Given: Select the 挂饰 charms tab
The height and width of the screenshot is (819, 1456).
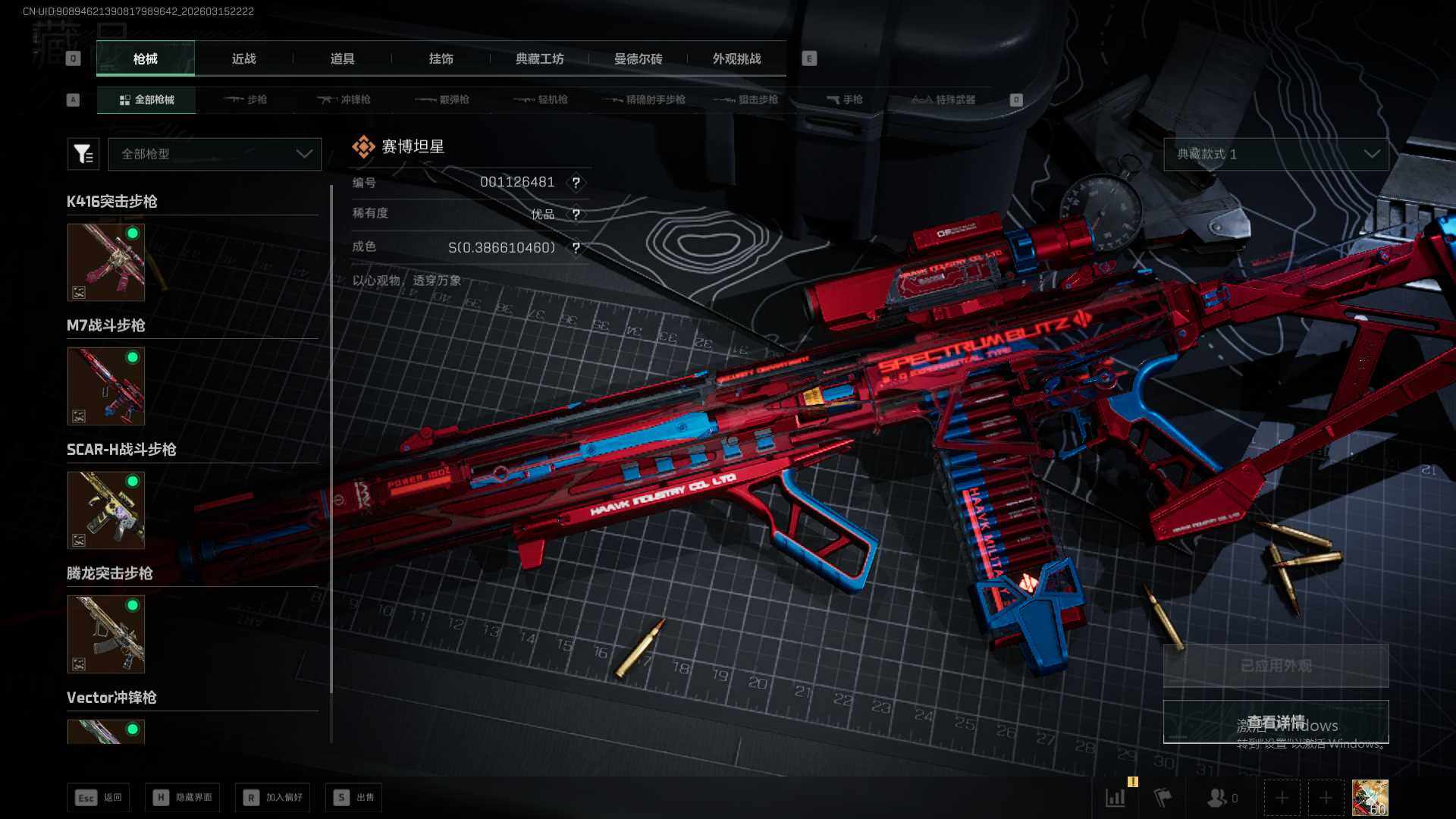Looking at the screenshot, I should point(441,58).
